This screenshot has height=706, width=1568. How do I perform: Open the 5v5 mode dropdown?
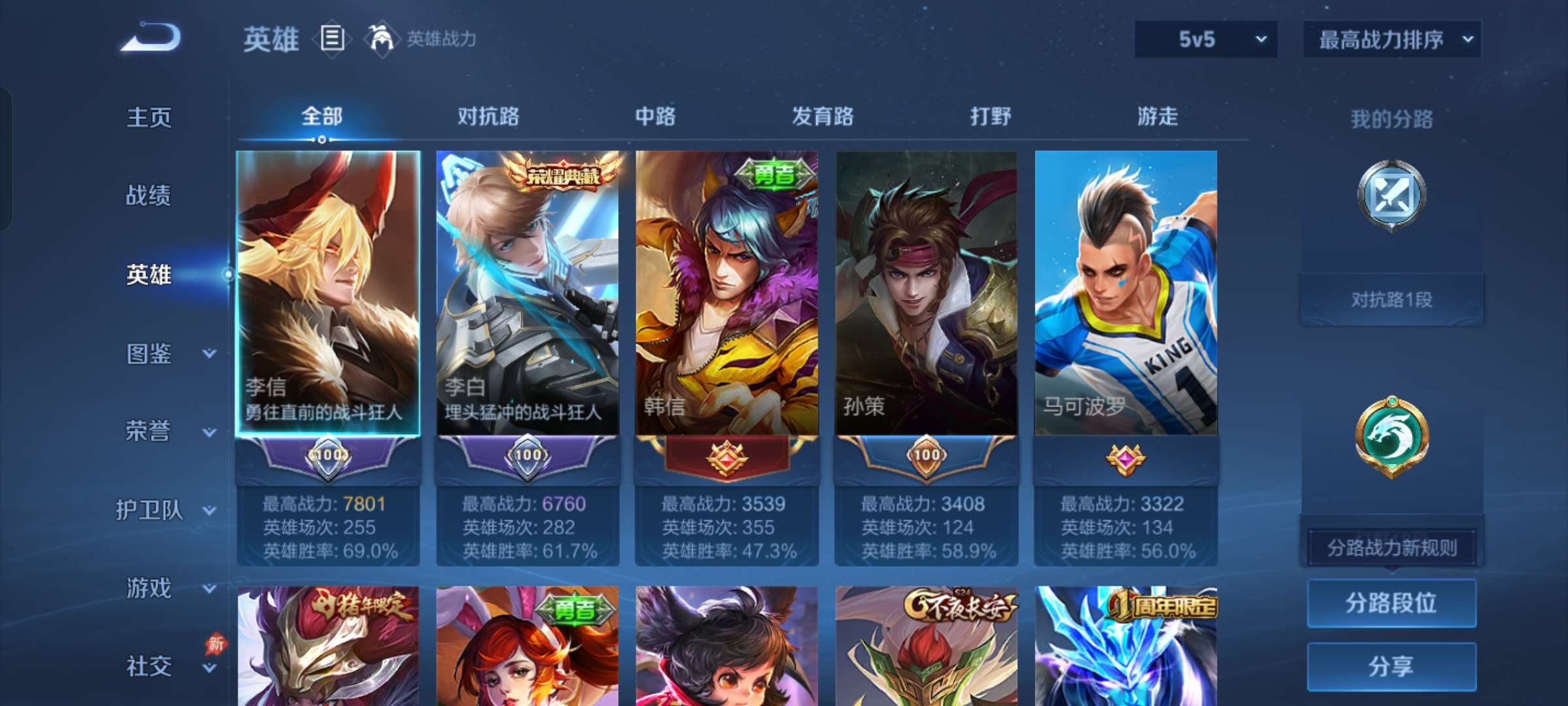pos(1205,39)
